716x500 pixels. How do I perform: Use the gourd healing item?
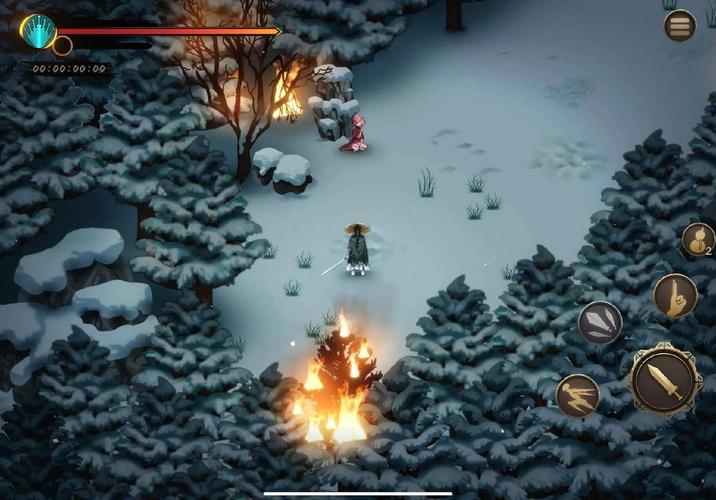[697, 240]
